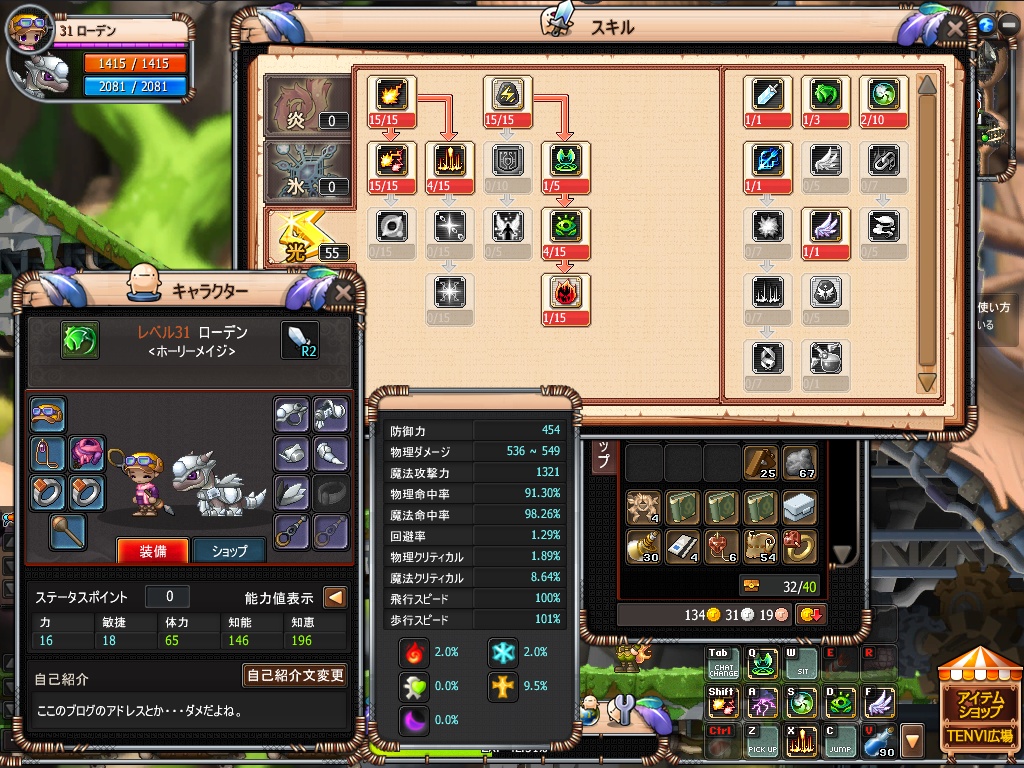This screenshot has width=1024, height=768.
Task: Choose the lightning shield skill icon
Action: coord(507,94)
